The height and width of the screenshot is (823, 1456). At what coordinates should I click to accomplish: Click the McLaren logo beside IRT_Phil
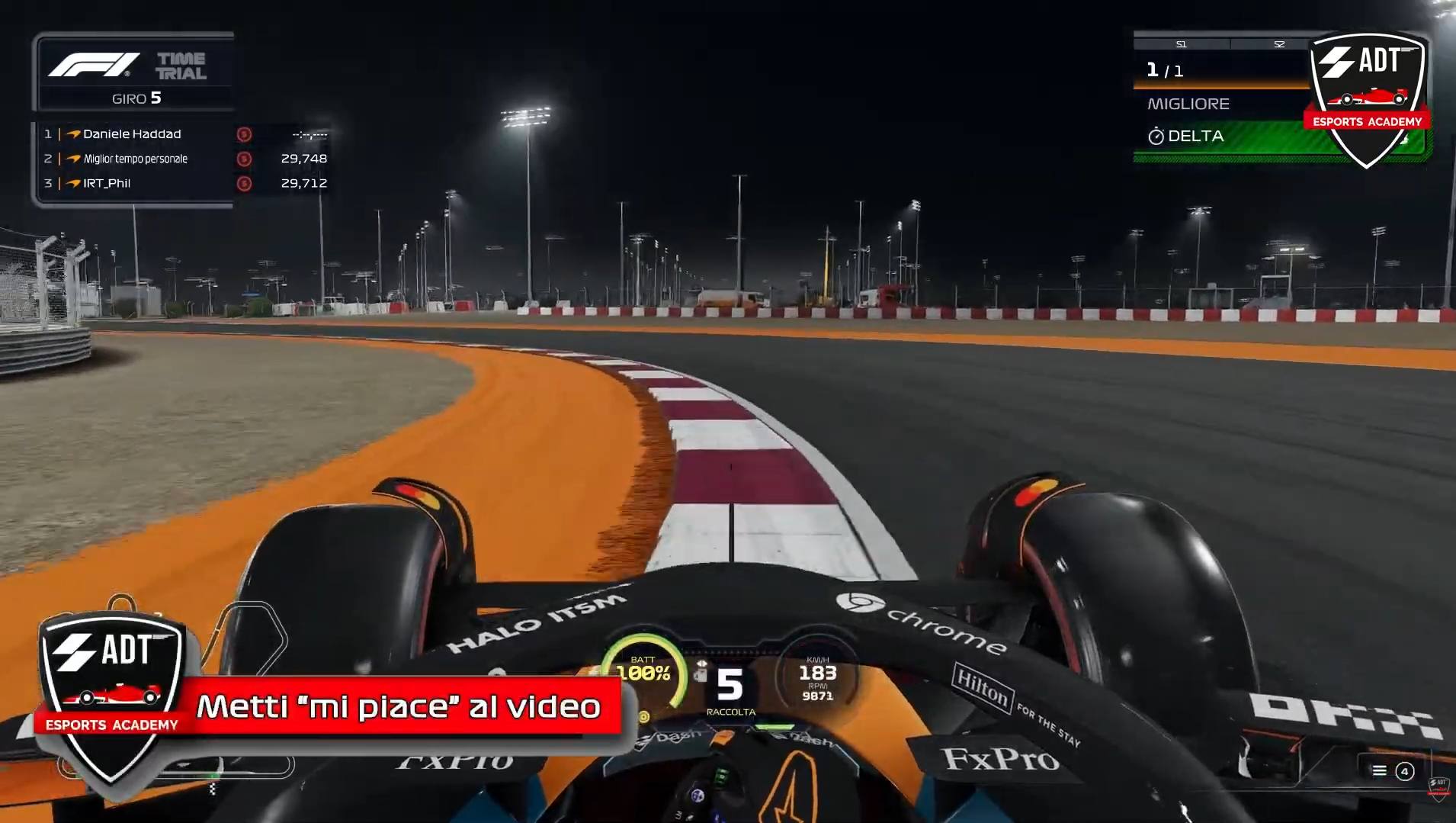coord(73,183)
